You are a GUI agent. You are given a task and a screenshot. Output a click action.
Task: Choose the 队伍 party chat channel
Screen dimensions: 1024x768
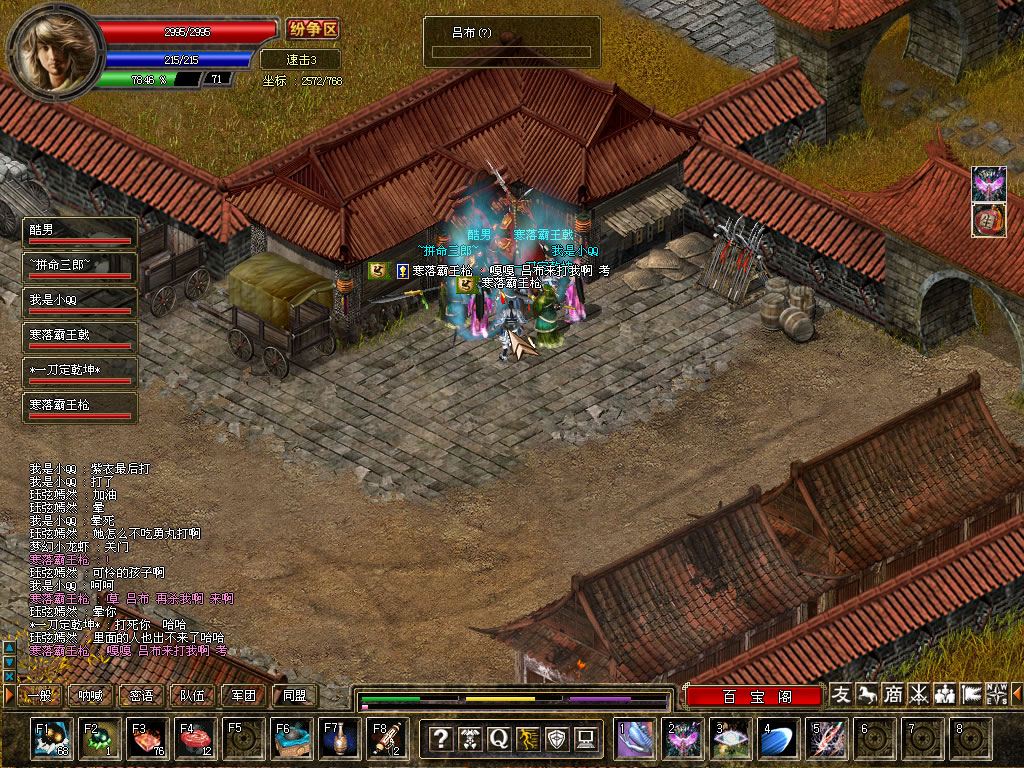coord(193,696)
